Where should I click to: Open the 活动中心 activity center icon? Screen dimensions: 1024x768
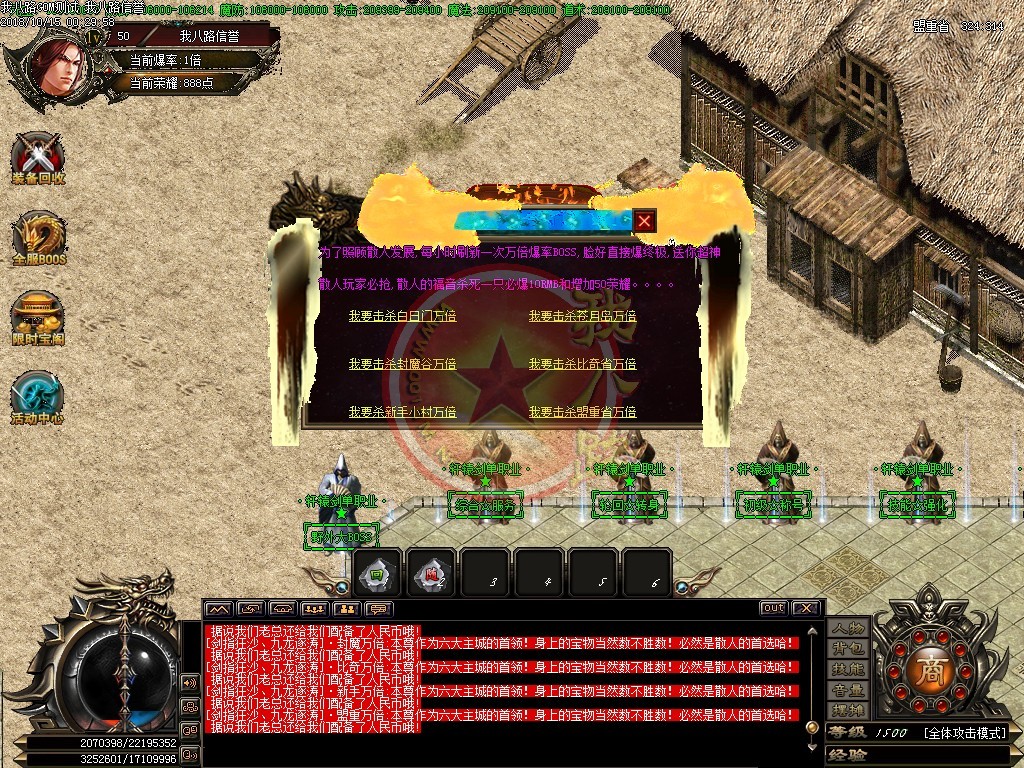[x=38, y=396]
